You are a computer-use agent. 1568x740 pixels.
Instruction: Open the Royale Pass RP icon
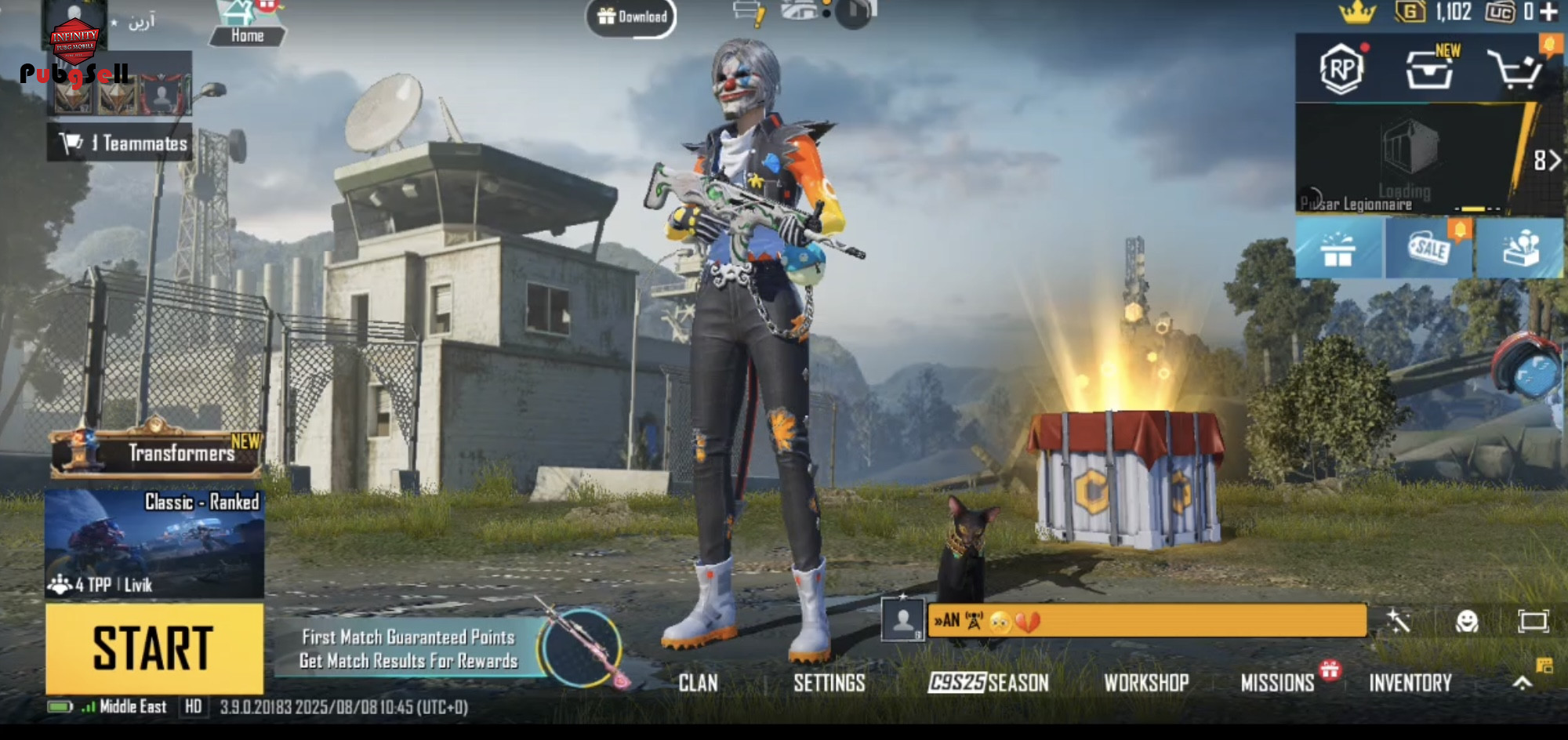(x=1341, y=70)
